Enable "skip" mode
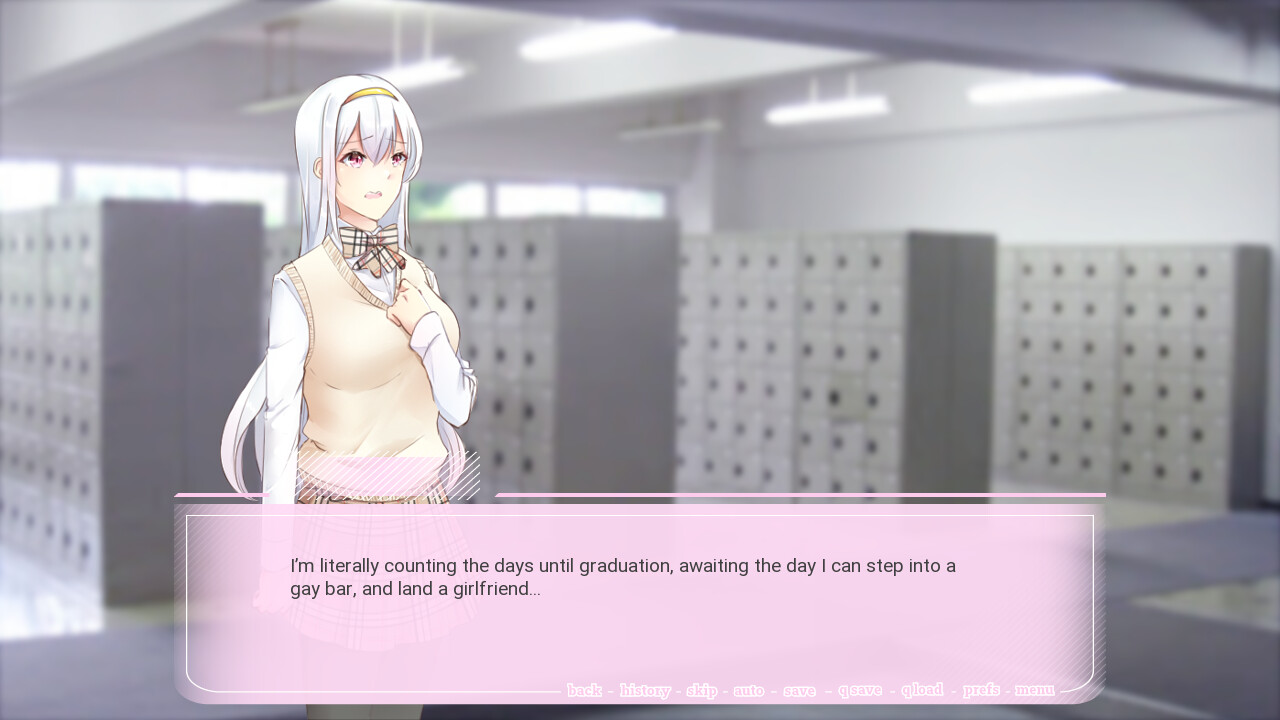1280x720 pixels. pos(702,690)
